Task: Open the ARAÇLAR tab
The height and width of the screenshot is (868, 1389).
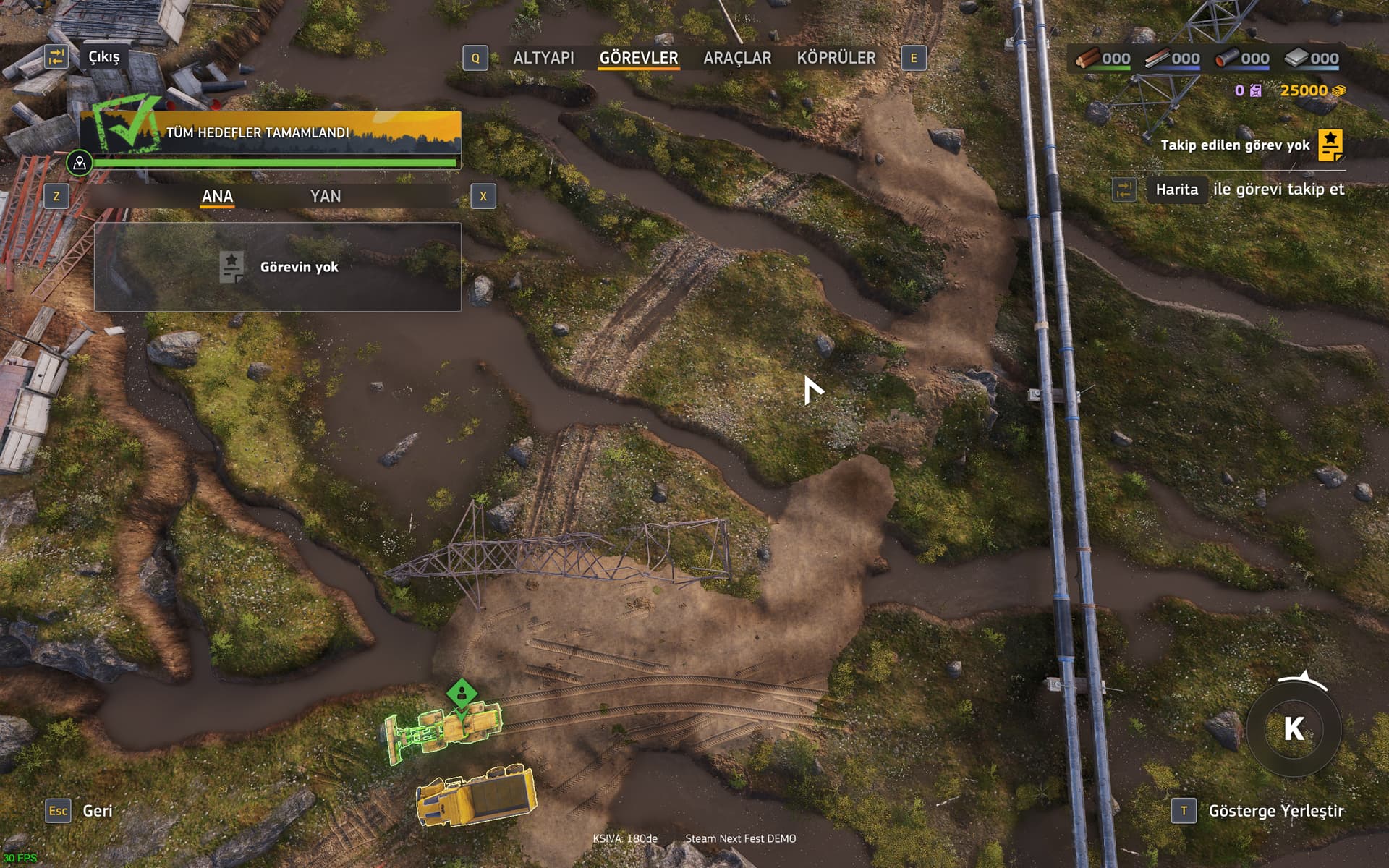Action: point(737,58)
